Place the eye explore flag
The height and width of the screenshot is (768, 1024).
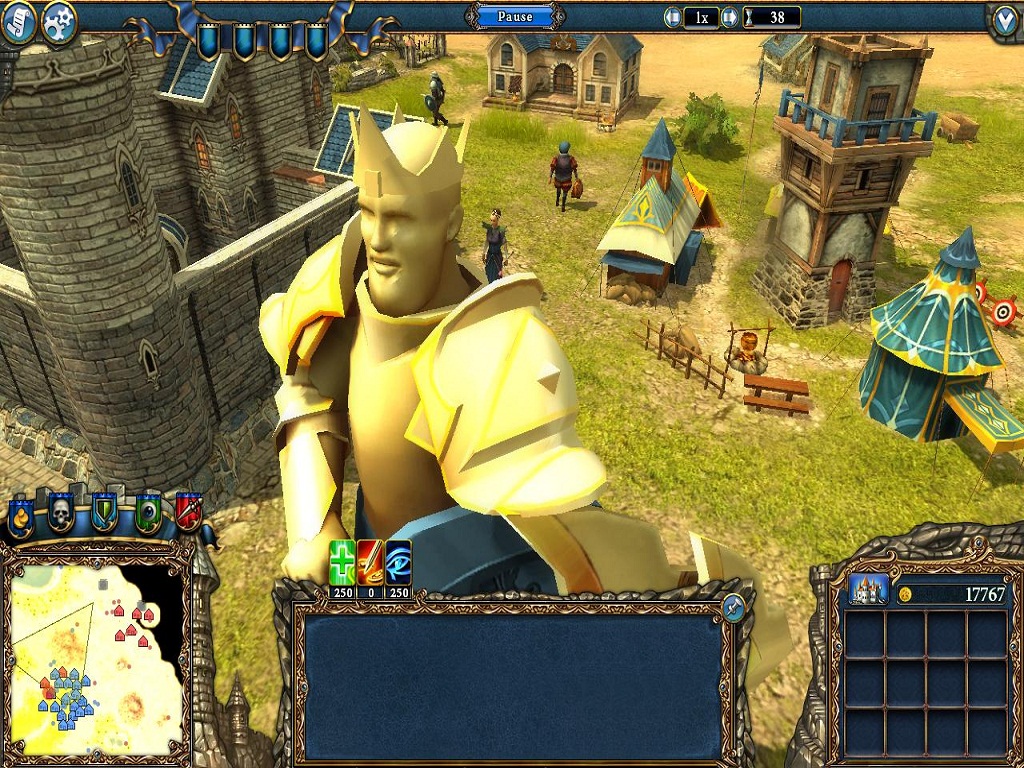[148, 513]
